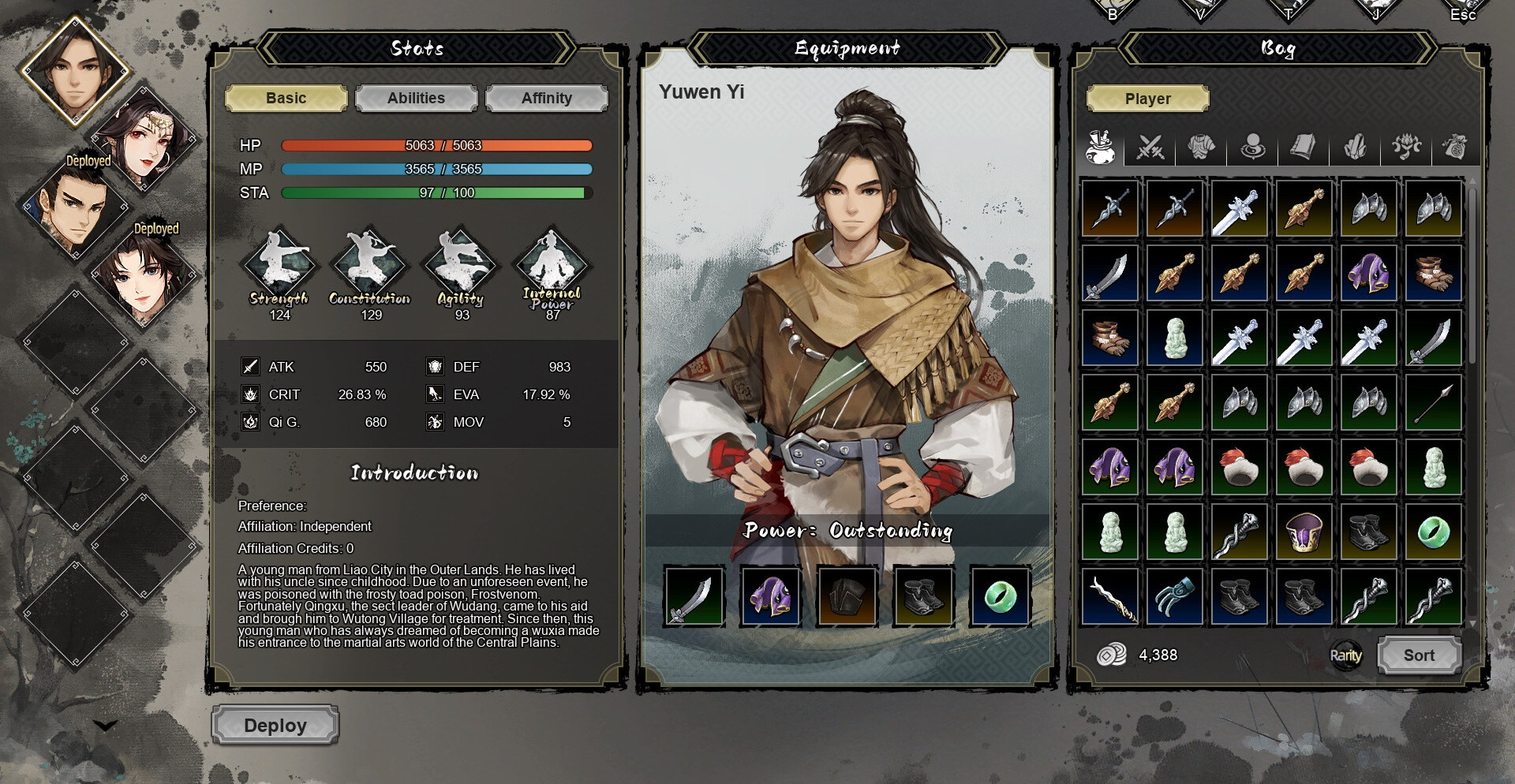The height and width of the screenshot is (784, 1515).
Task: Select Yuwen Yi's portrait in party list
Action: [75, 69]
